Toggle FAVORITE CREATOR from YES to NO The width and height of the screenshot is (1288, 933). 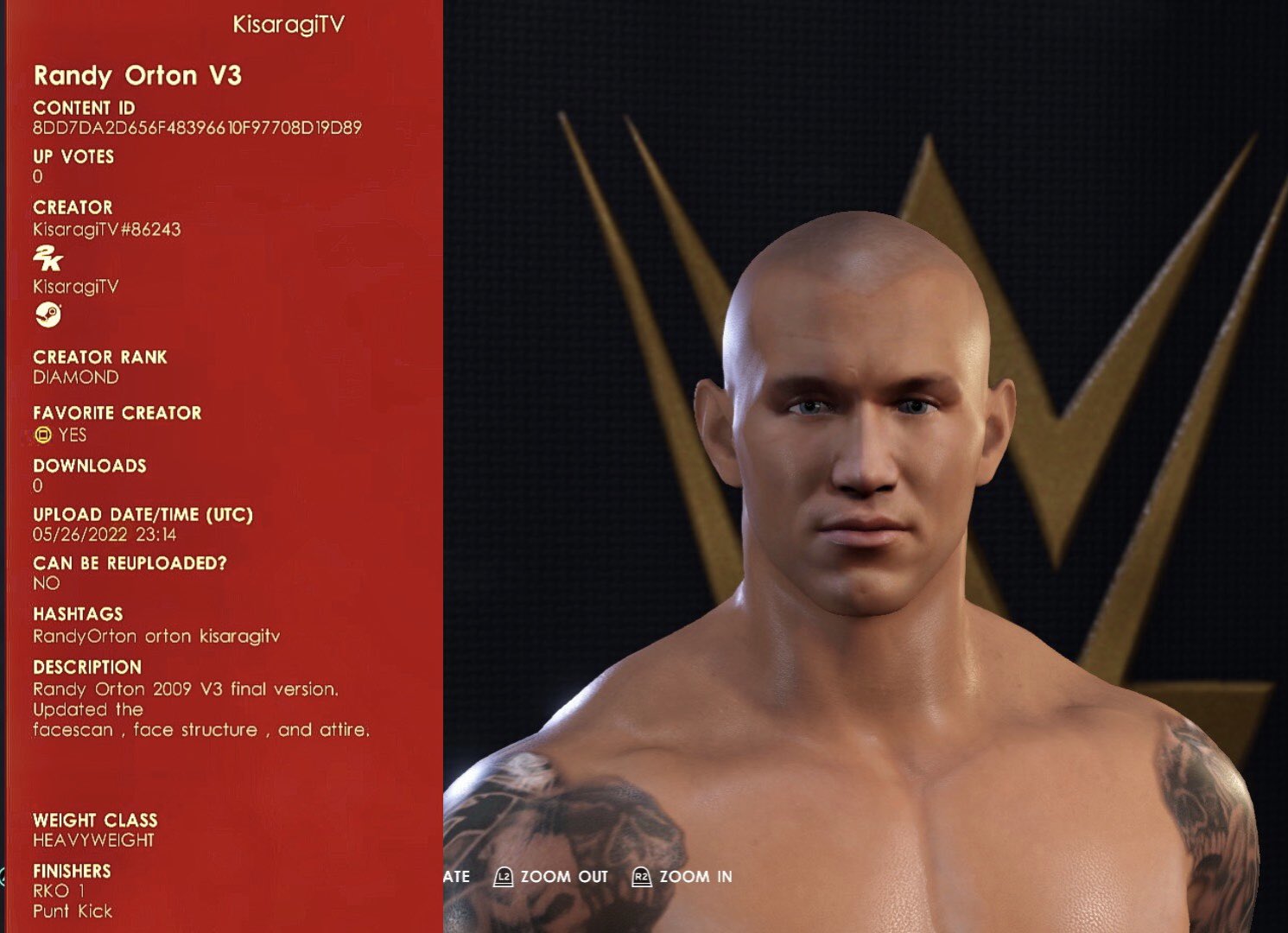pyautogui.click(x=73, y=436)
